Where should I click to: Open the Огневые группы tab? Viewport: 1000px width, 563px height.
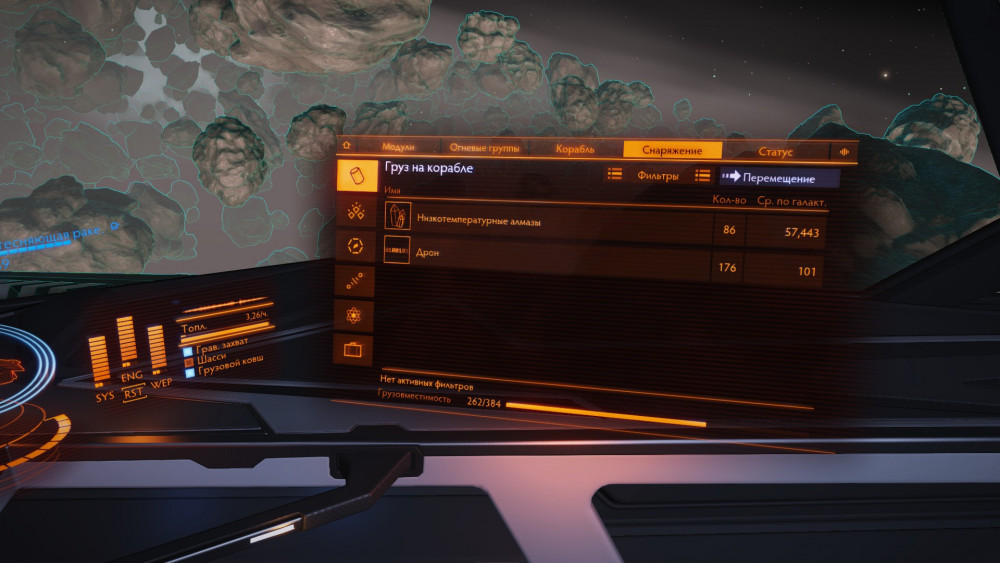[484, 149]
